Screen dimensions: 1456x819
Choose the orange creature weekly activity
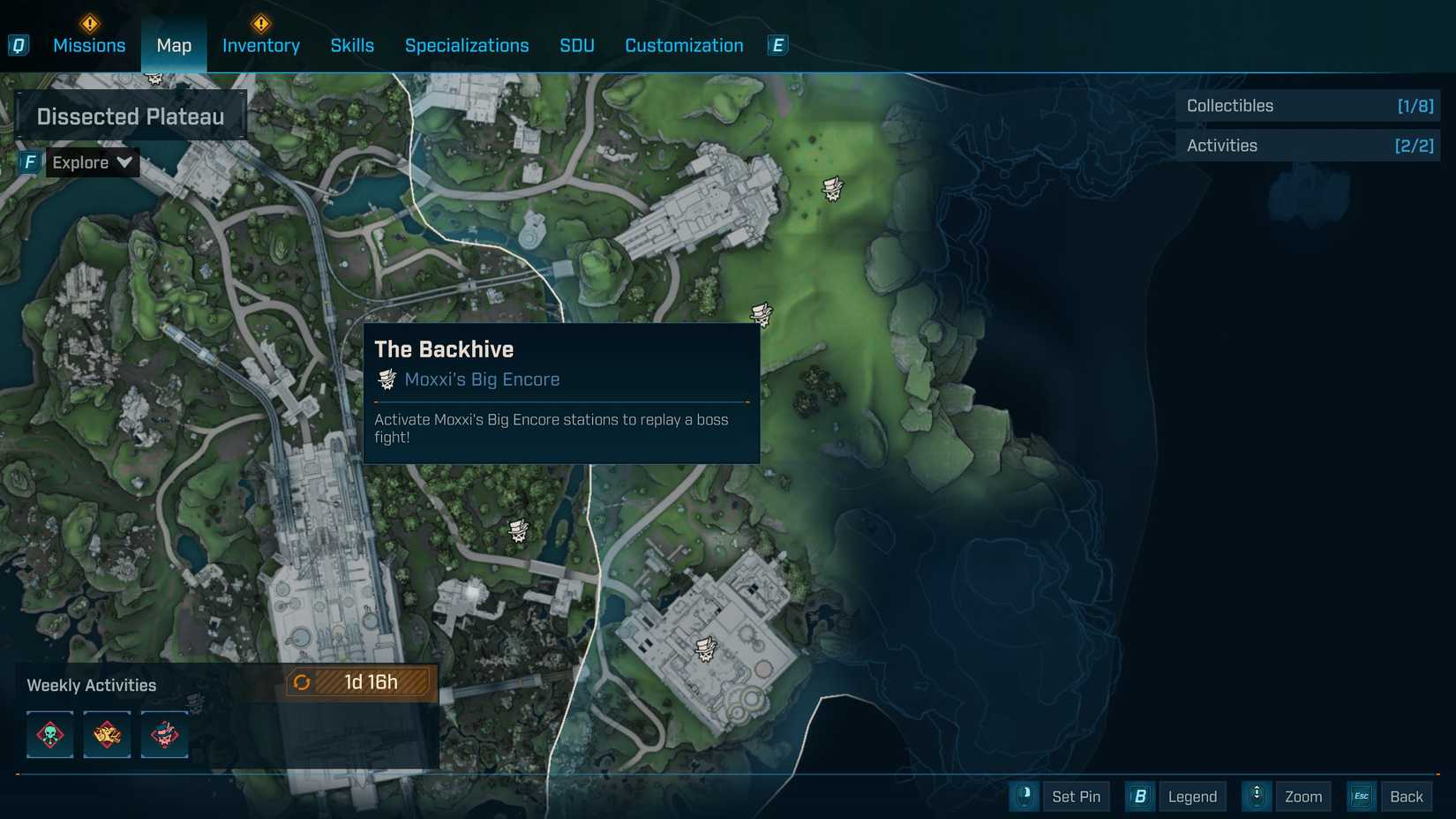point(107,734)
